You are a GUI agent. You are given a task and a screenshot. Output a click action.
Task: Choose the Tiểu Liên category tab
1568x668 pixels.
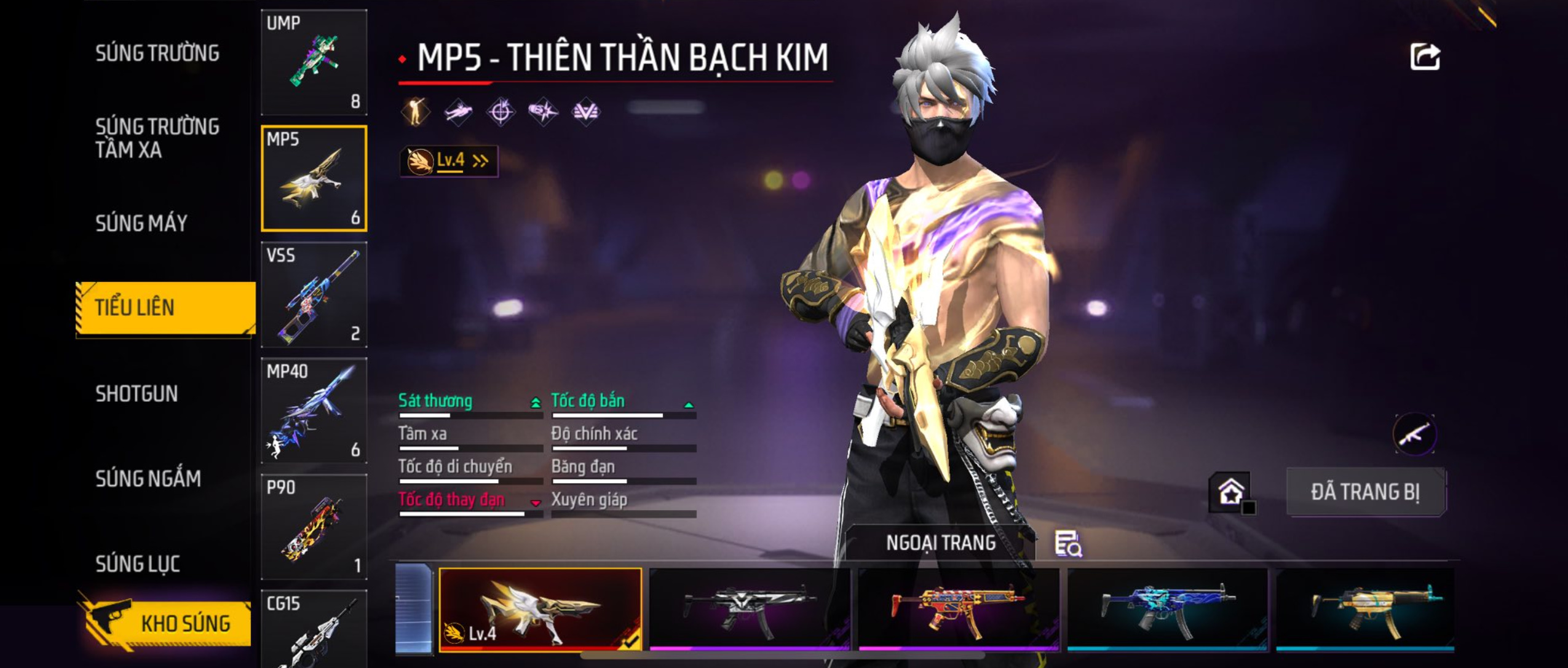(165, 307)
